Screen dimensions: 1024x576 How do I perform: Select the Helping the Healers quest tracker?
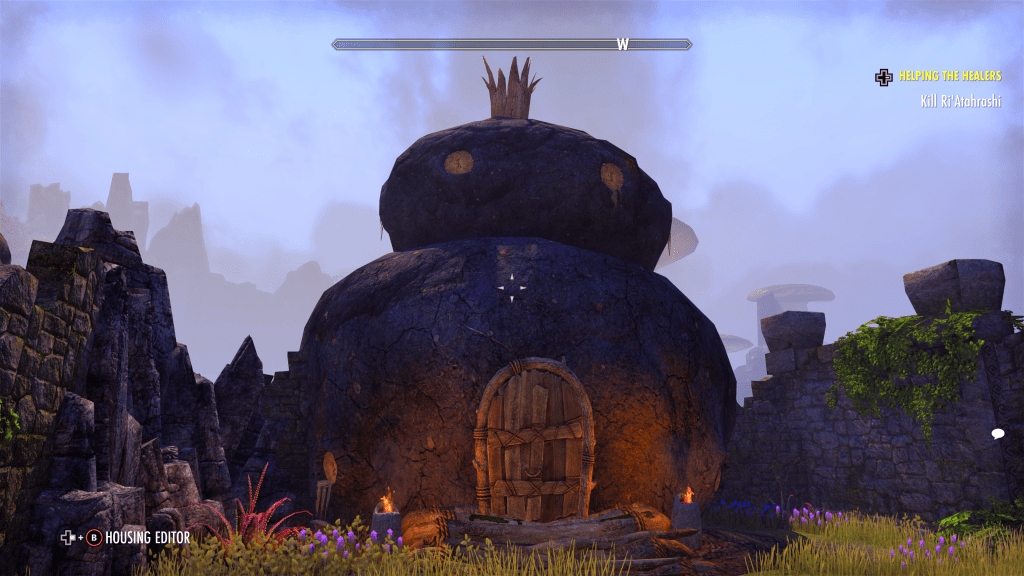coord(949,76)
